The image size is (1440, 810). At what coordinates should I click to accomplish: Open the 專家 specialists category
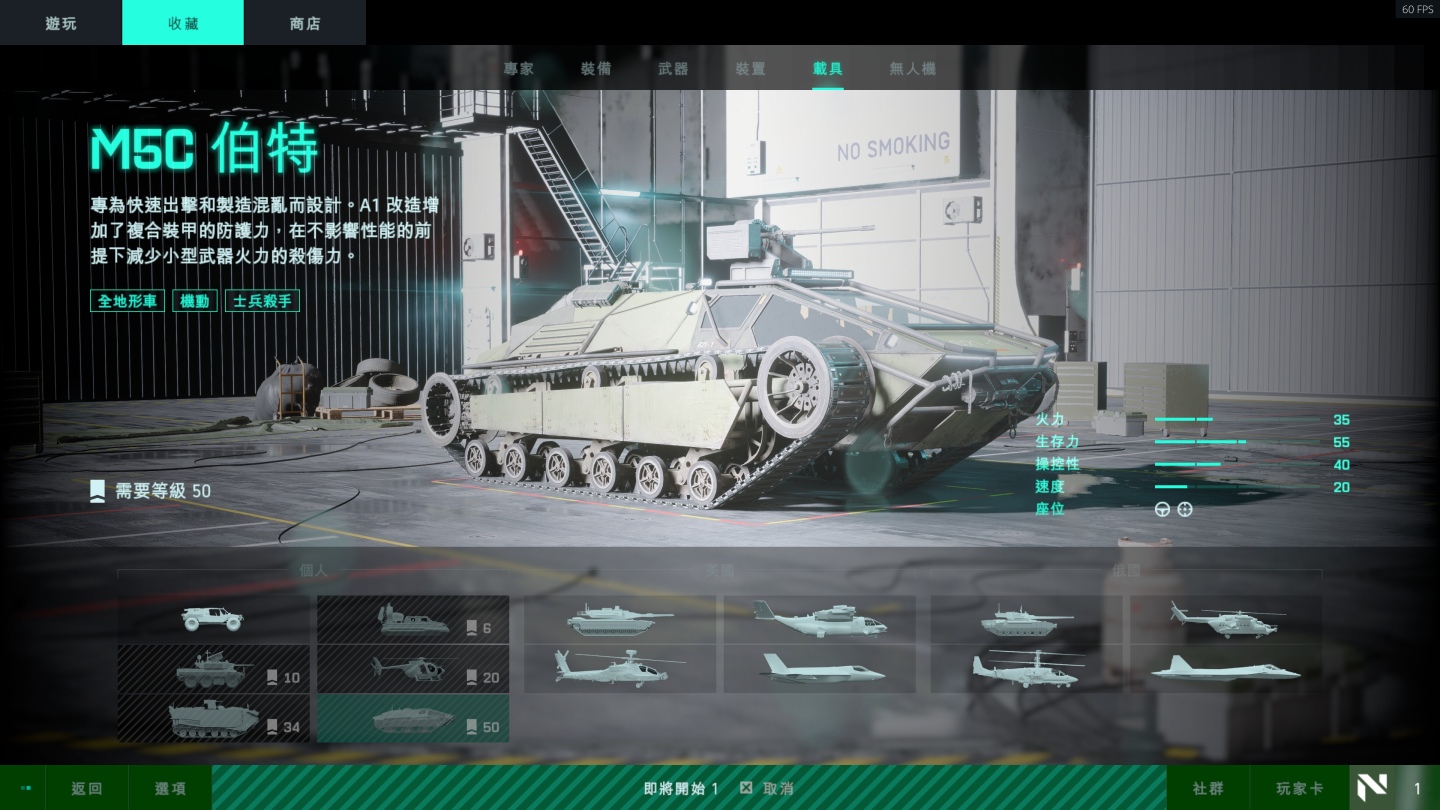tap(519, 69)
